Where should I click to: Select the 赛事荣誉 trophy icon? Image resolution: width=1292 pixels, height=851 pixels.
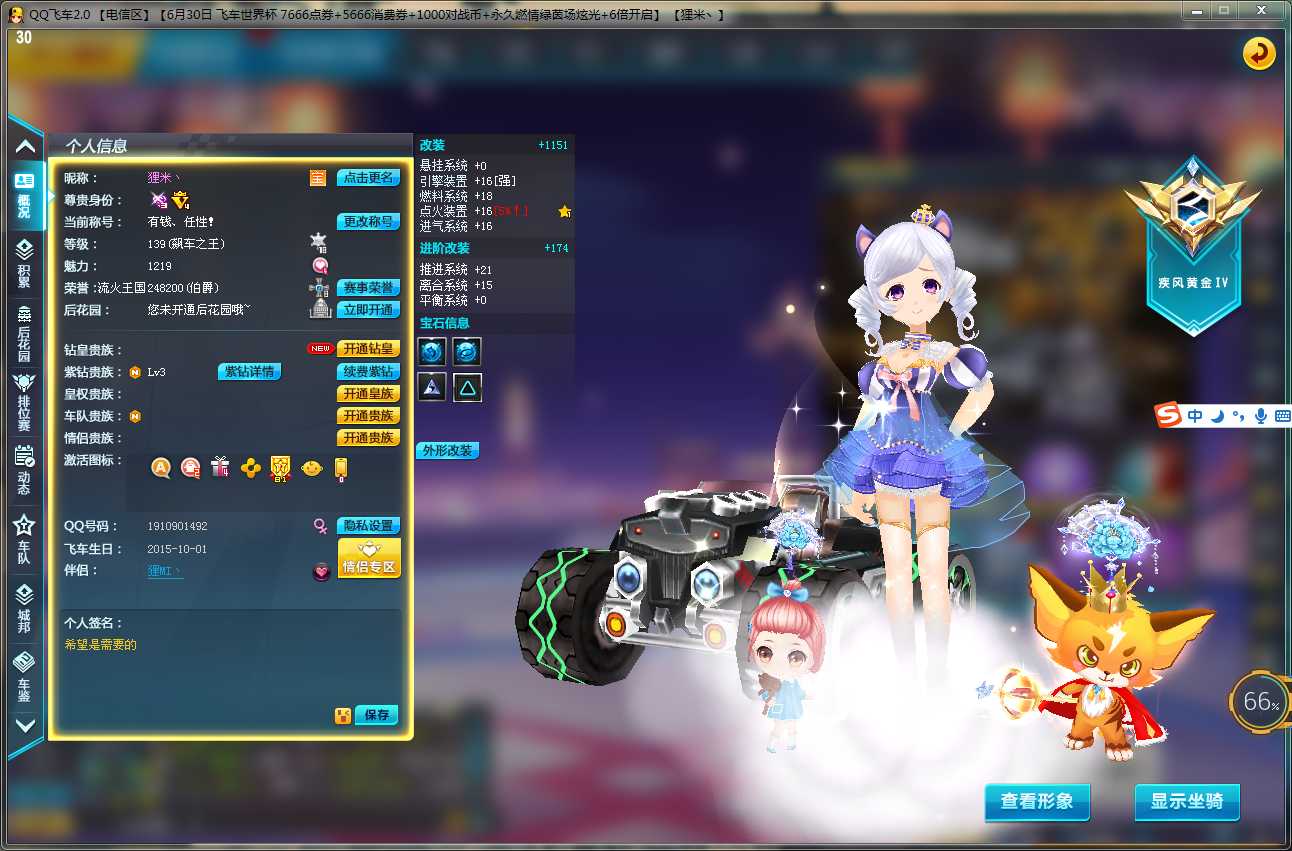point(320,288)
